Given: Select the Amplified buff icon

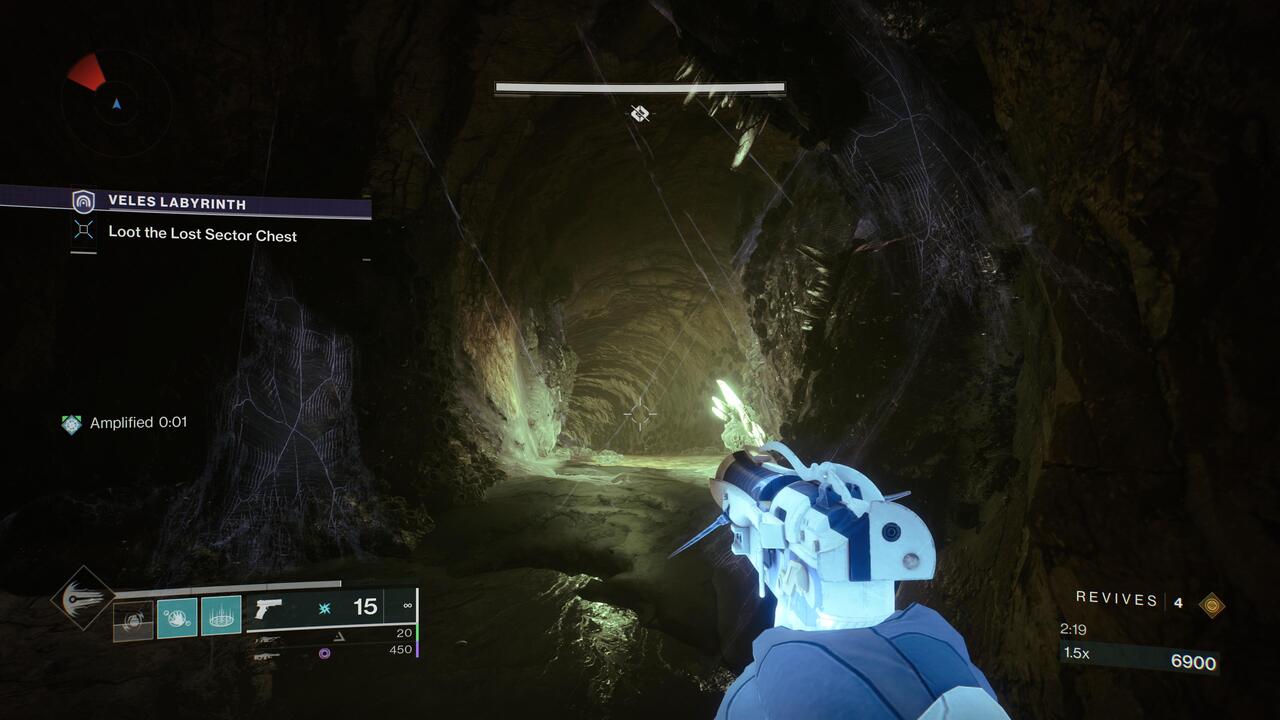Looking at the screenshot, I should click(x=71, y=424).
